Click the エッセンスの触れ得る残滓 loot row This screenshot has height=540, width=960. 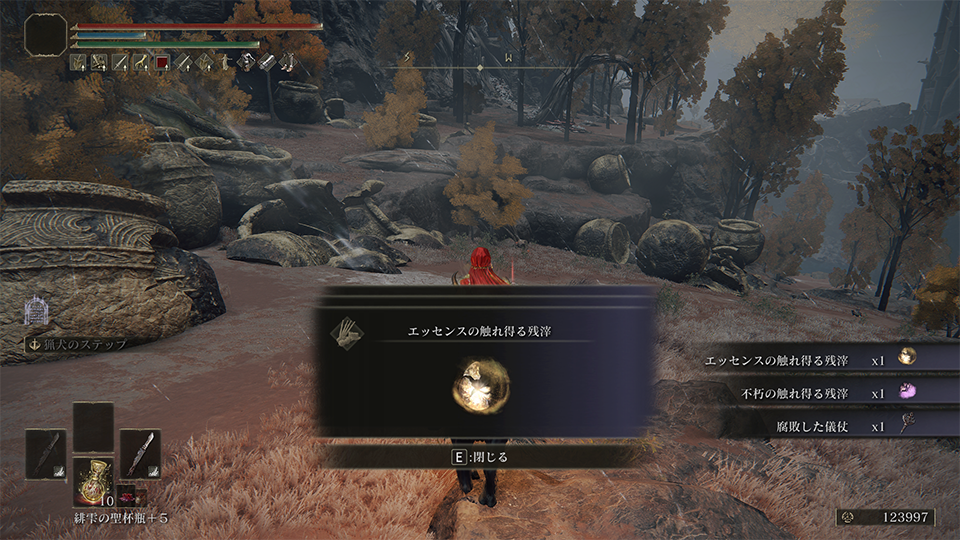click(811, 360)
